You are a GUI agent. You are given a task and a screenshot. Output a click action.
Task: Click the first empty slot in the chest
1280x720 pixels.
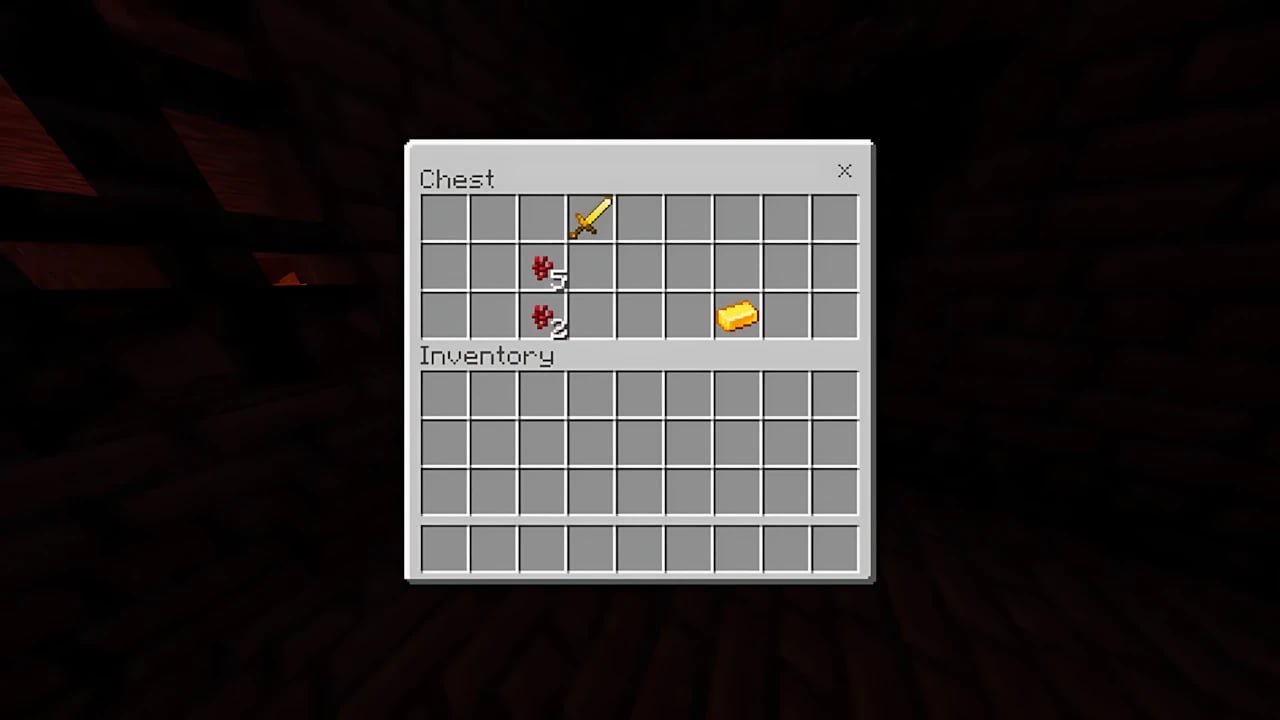443,219
